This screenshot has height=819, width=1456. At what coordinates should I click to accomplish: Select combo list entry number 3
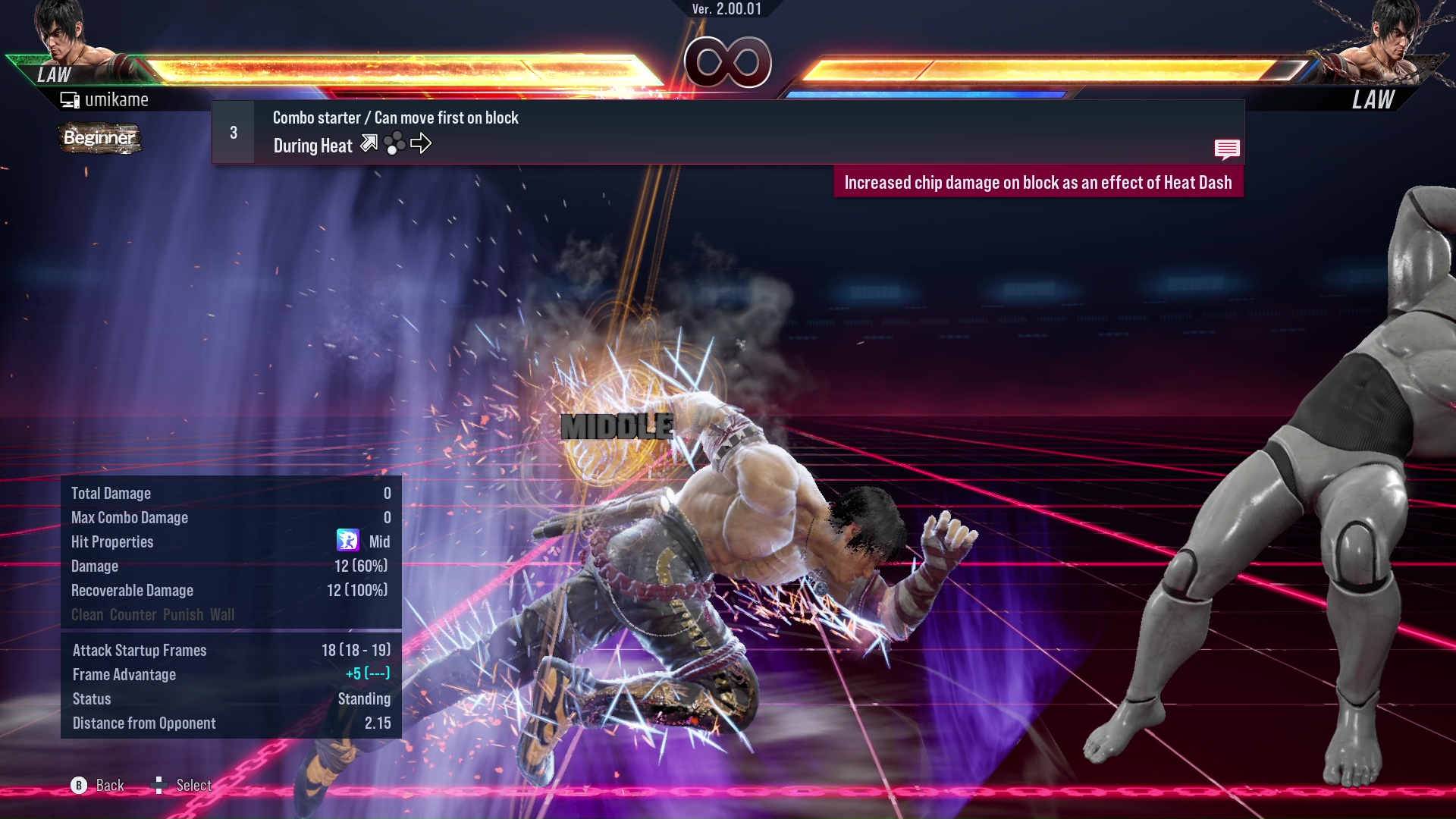coord(233,132)
